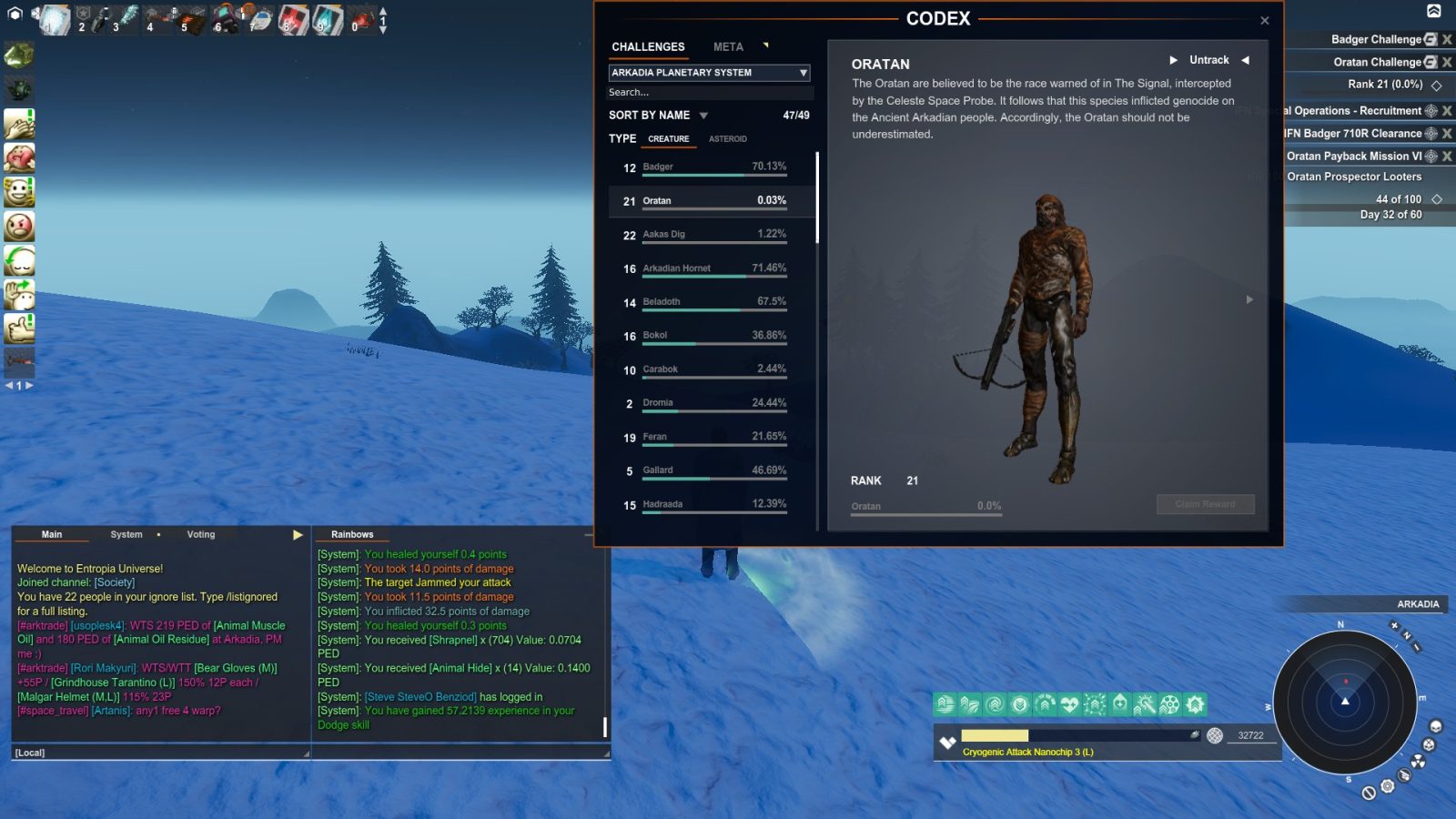Click Untrack for the Oratan codex entry

click(1208, 60)
